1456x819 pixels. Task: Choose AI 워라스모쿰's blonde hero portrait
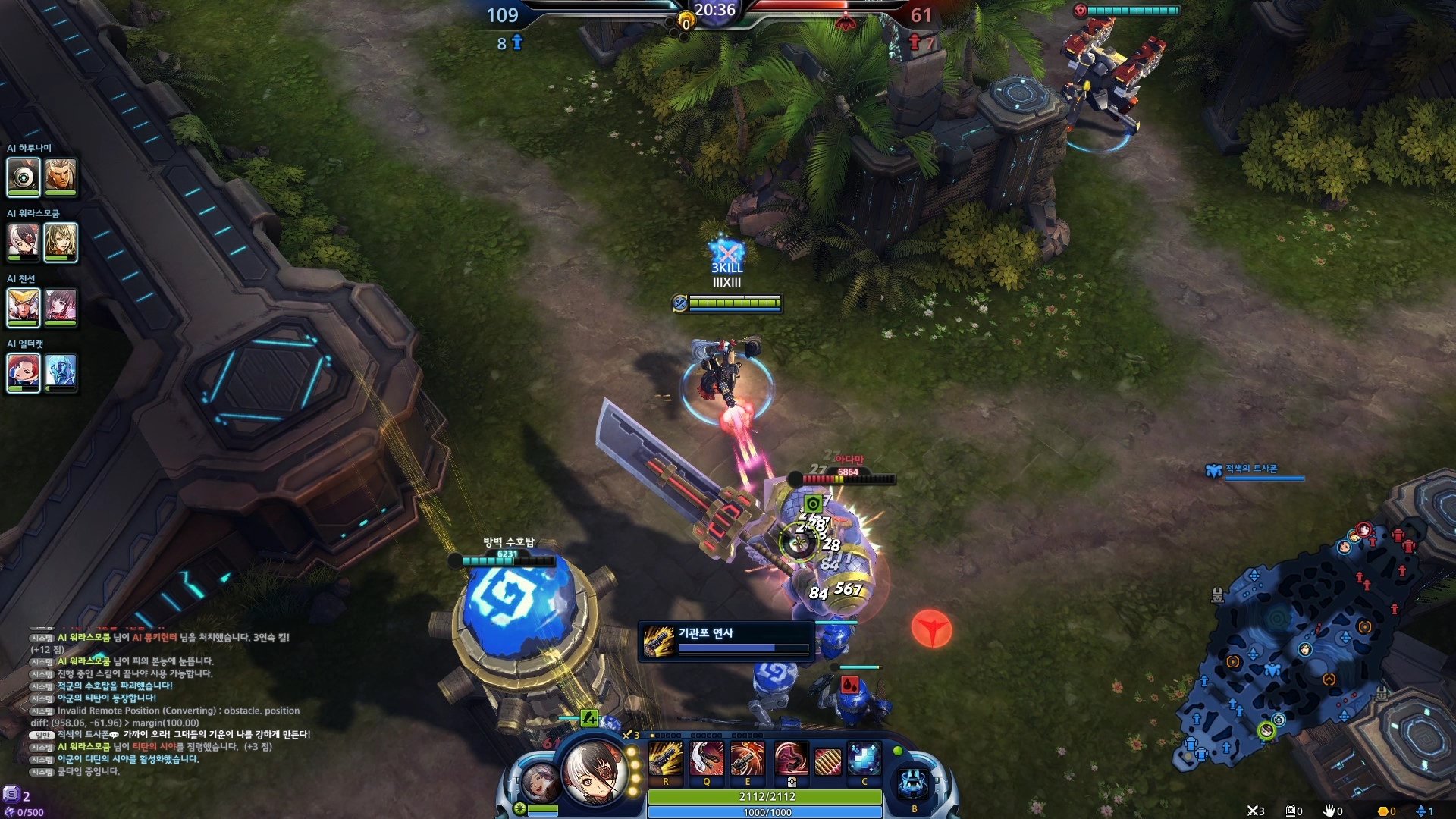pos(61,242)
